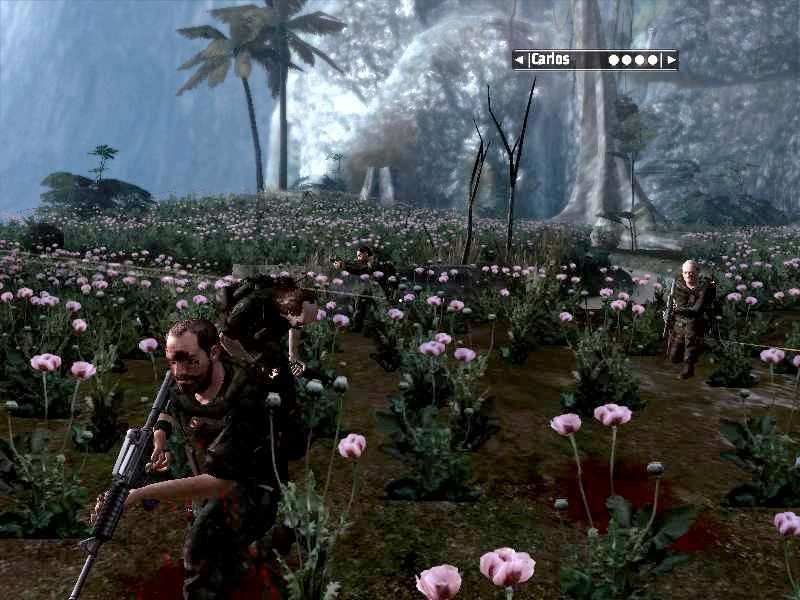The height and width of the screenshot is (600, 800).
Task: Click the left arrow beside Carlos
Action: pos(519,60)
